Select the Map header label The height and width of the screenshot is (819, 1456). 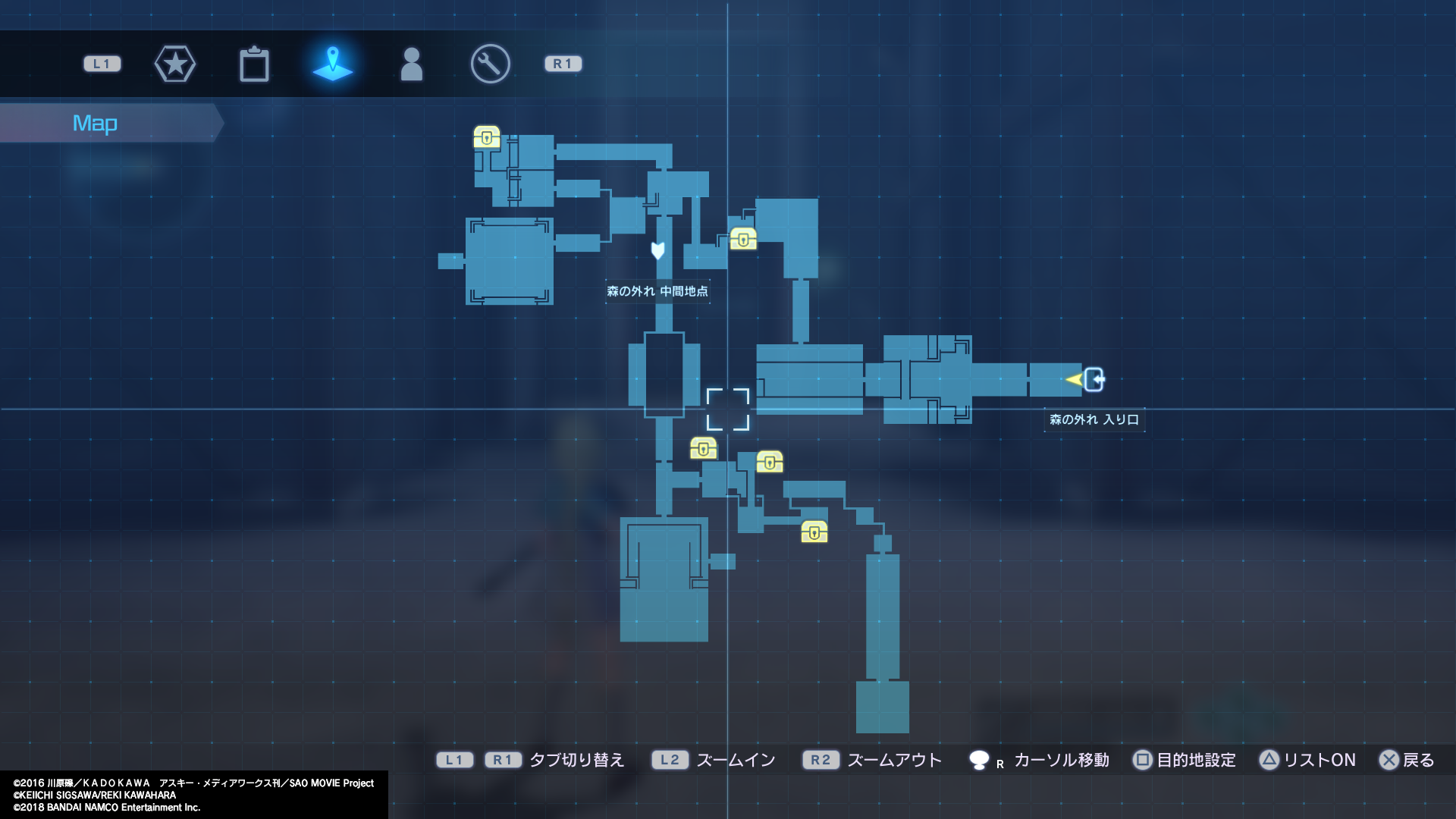(94, 122)
